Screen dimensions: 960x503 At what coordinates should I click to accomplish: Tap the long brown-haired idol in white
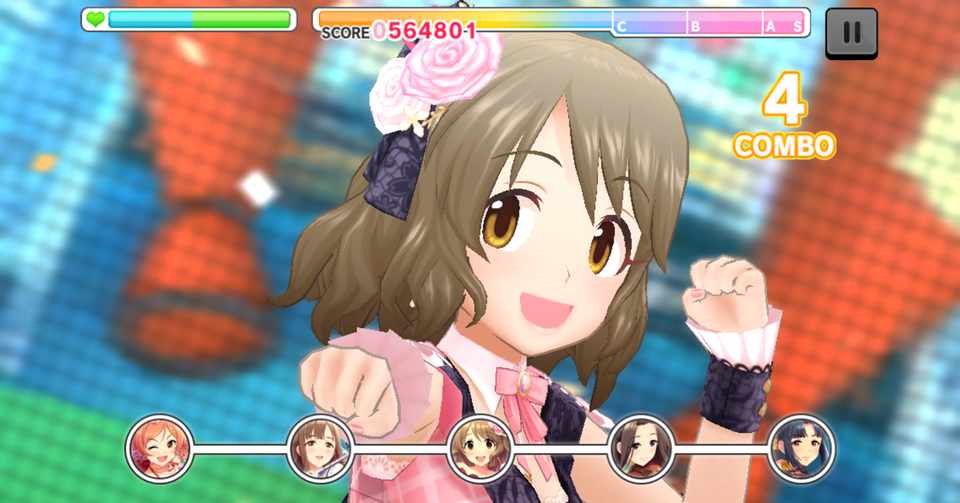coord(320,448)
